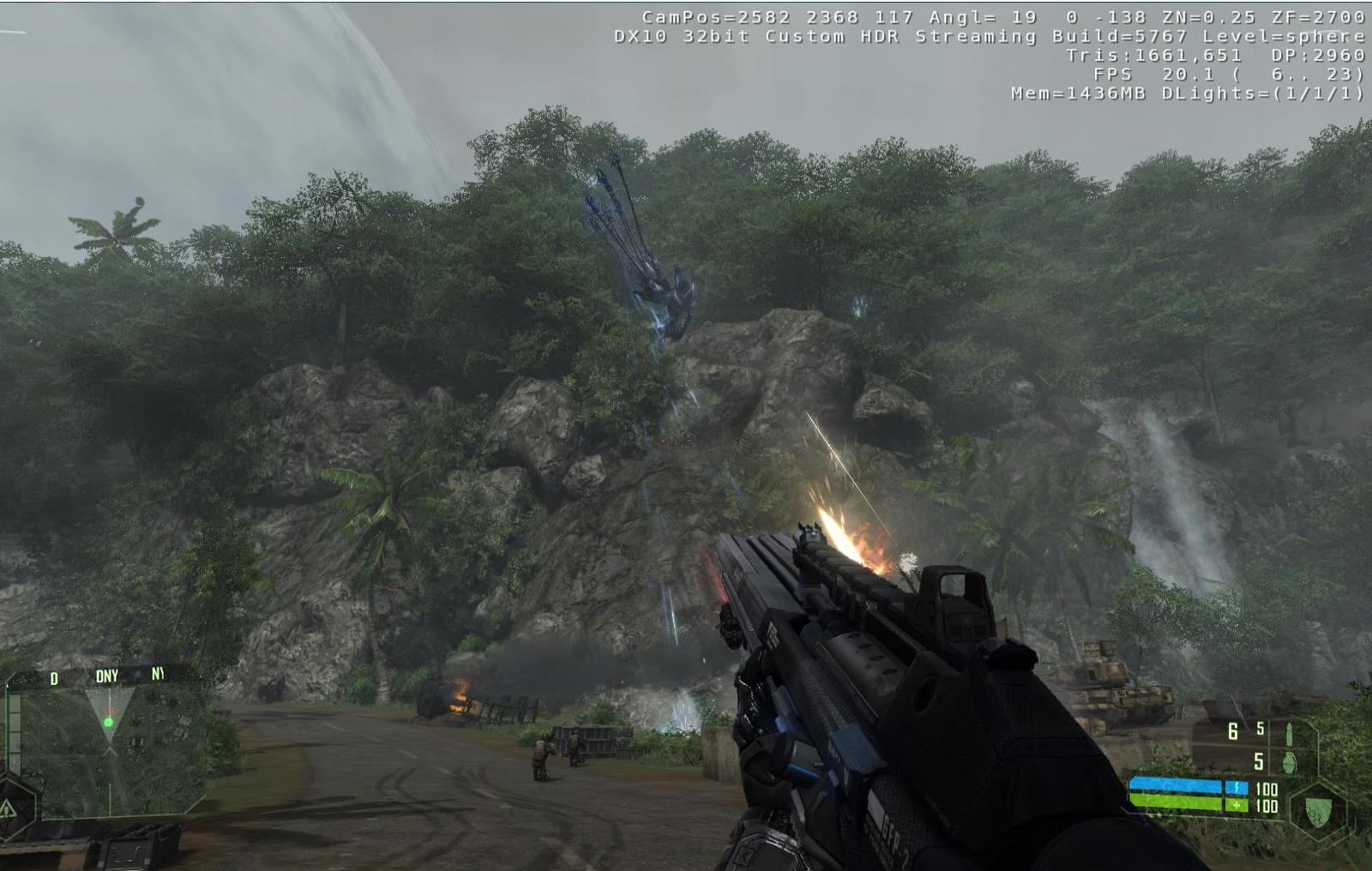This screenshot has height=871, width=1372.
Task: Select the green objective dot on the radar
Action: [x=109, y=723]
